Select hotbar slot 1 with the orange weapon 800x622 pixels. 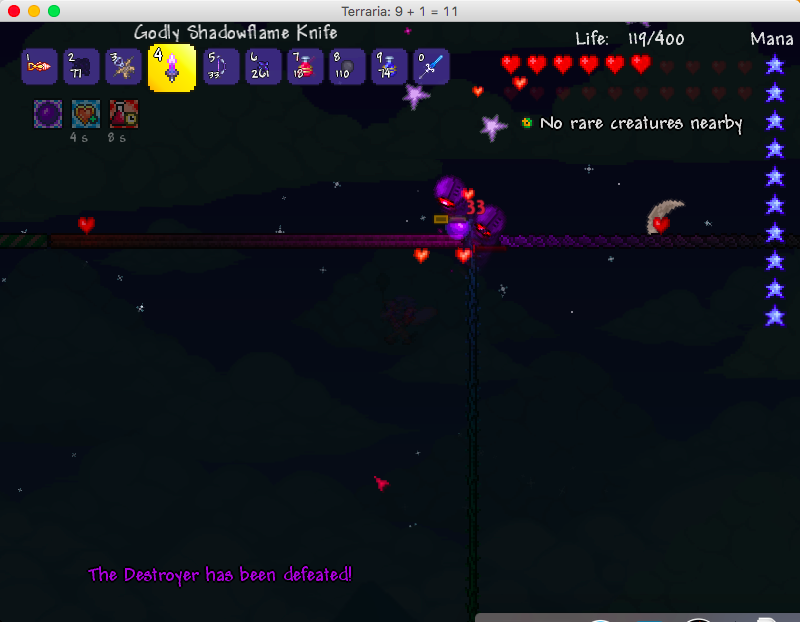[x=39, y=68]
